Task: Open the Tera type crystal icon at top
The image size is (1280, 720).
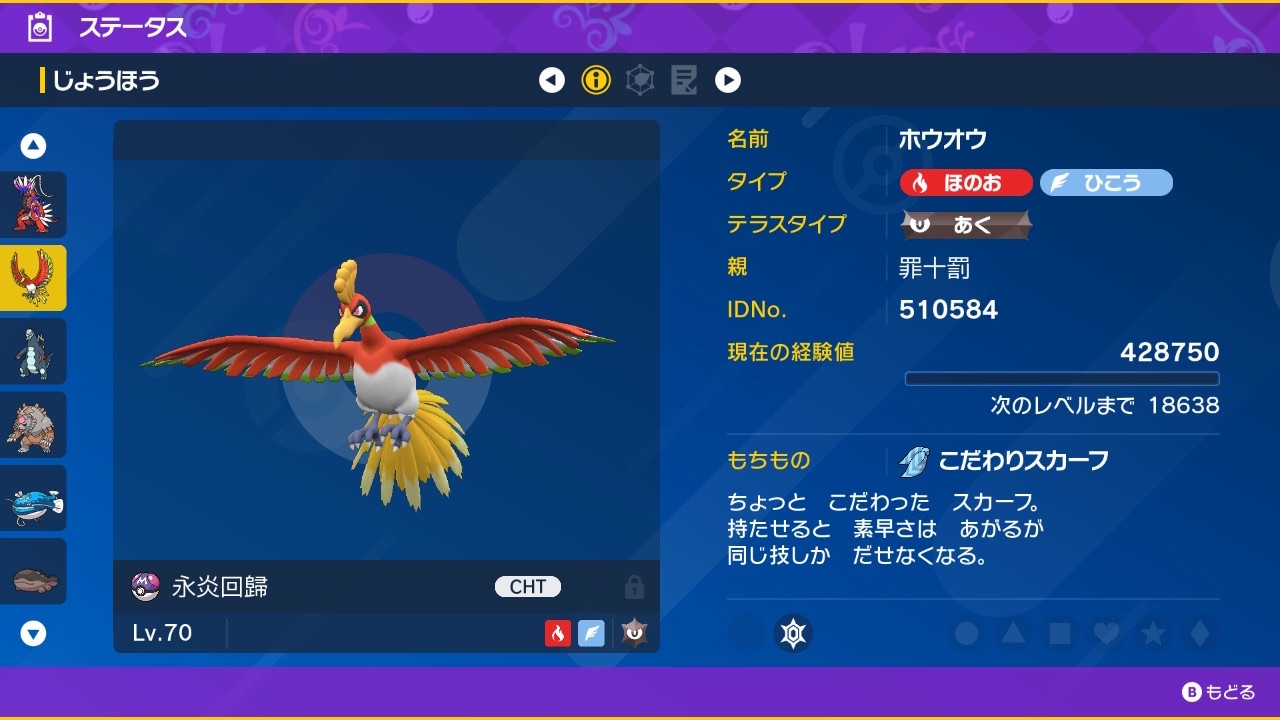Action: 639,80
